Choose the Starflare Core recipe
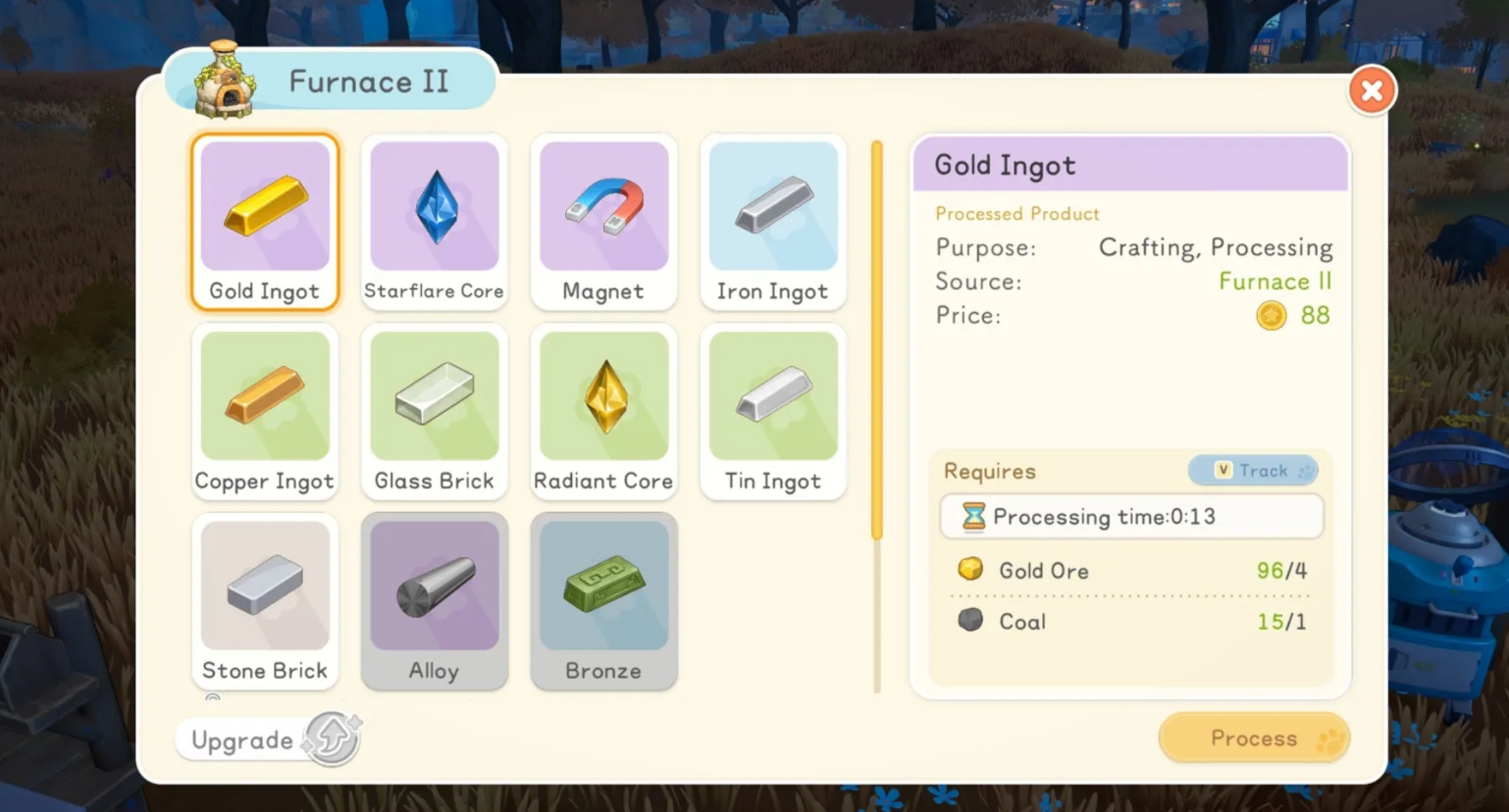Screen dimensions: 1509x812 click(x=434, y=222)
